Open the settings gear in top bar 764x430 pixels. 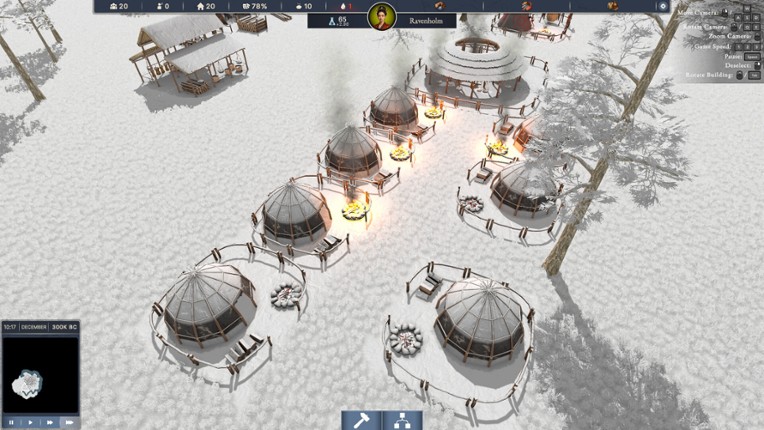663,6
